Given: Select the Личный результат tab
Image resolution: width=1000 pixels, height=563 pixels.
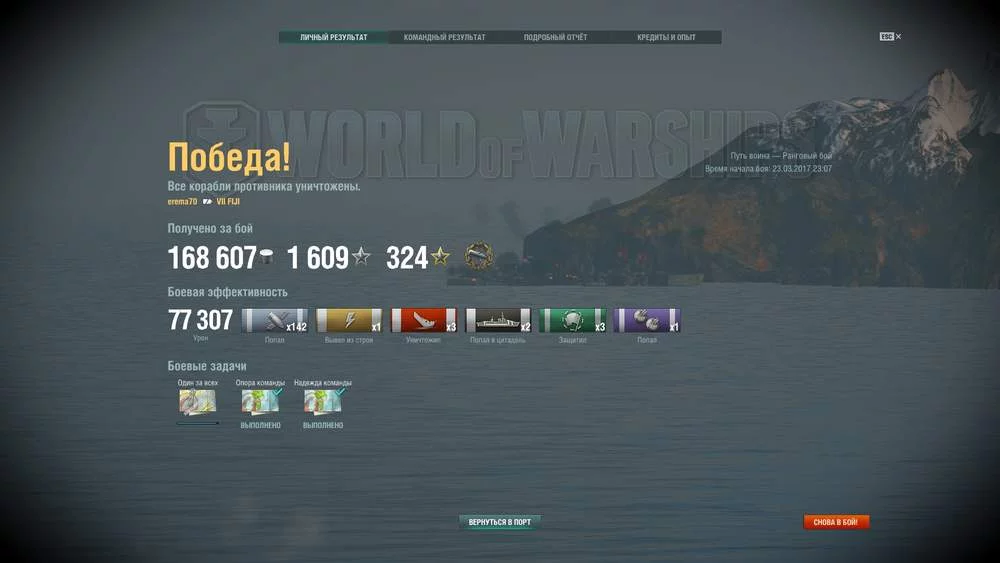Looking at the screenshot, I should coord(334,38).
